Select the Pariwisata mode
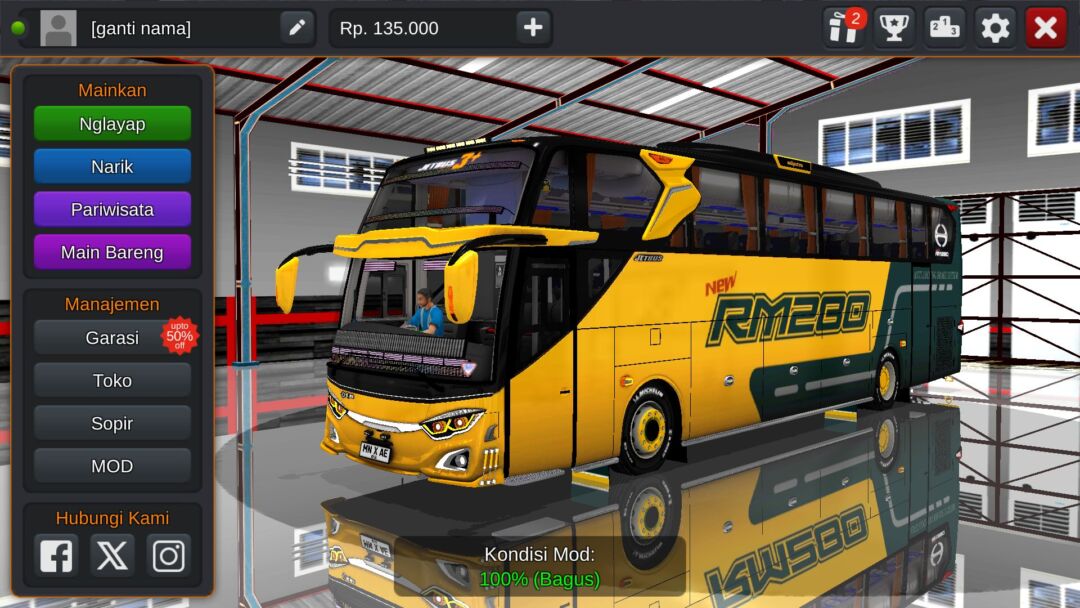 (112, 210)
